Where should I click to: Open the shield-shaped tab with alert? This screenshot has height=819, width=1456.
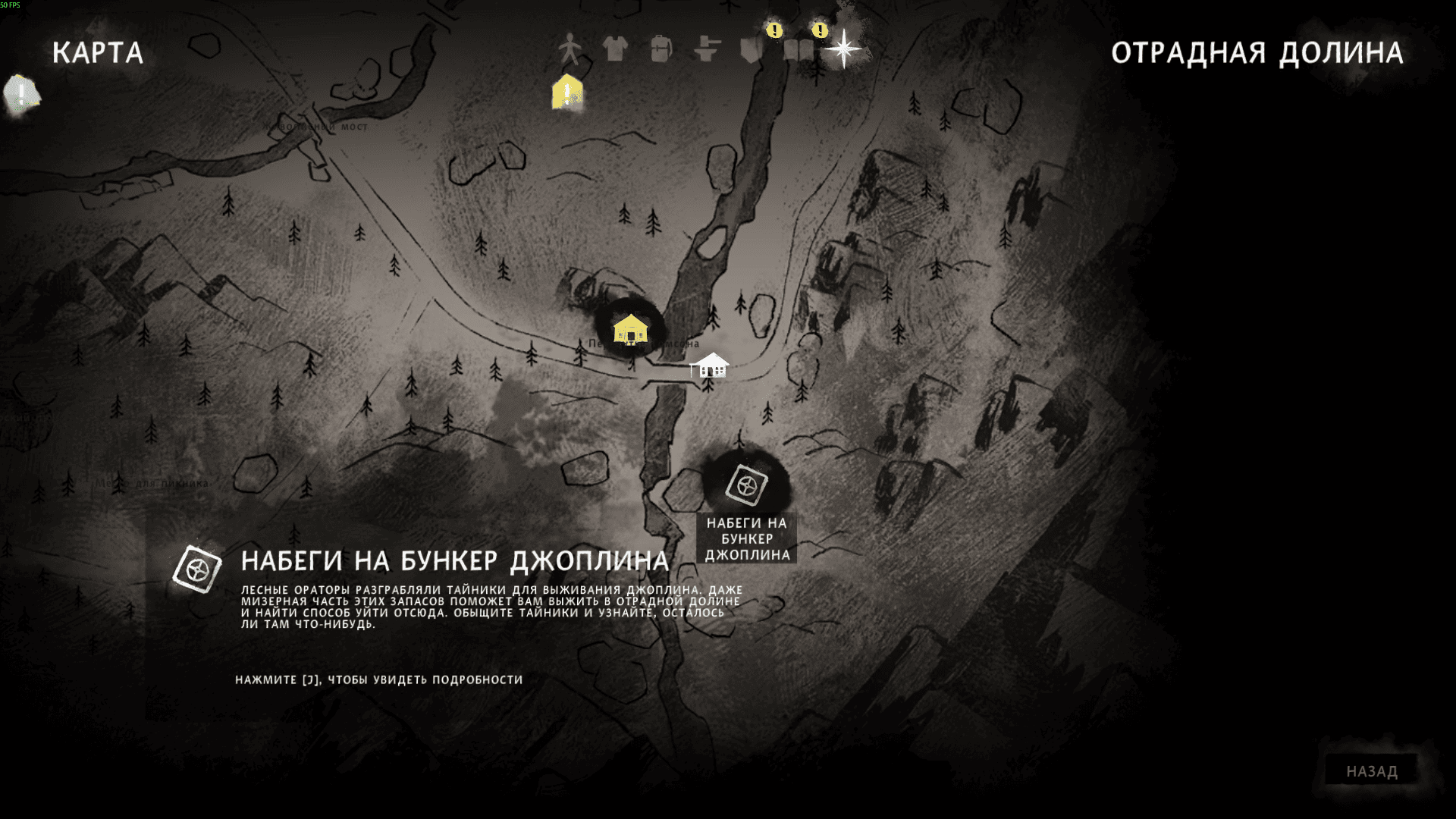754,49
